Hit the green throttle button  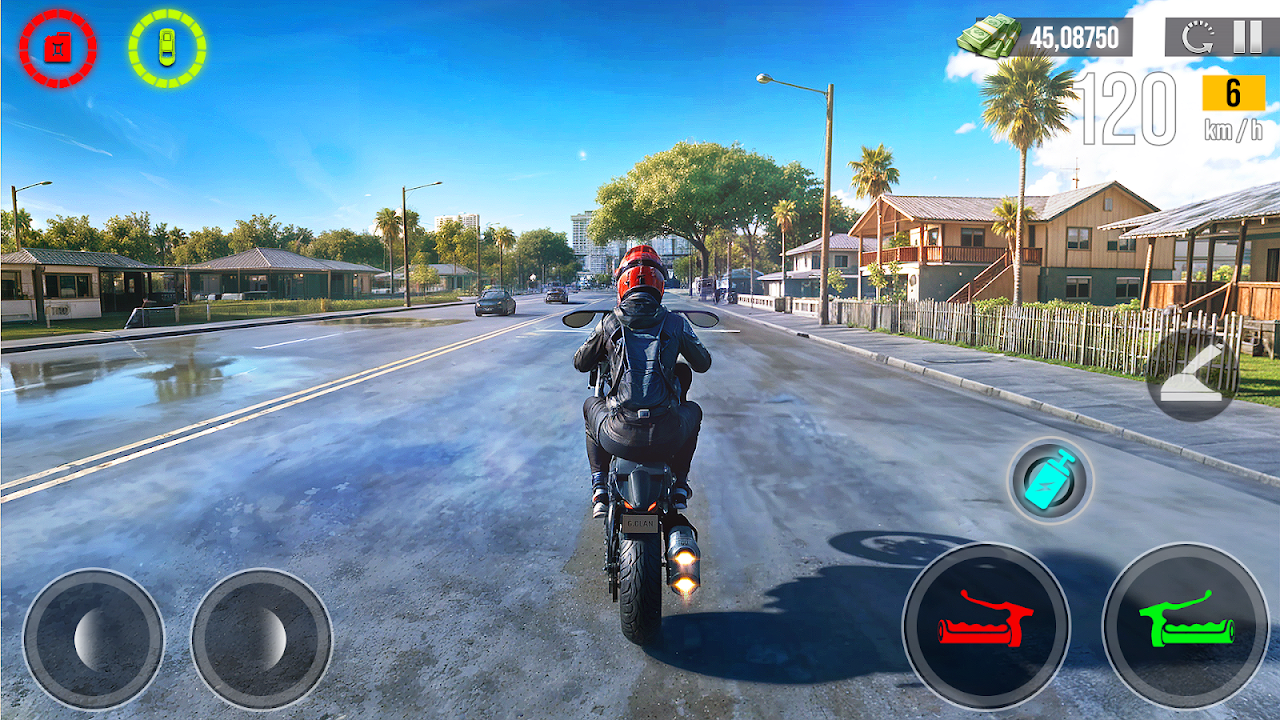click(x=1186, y=627)
